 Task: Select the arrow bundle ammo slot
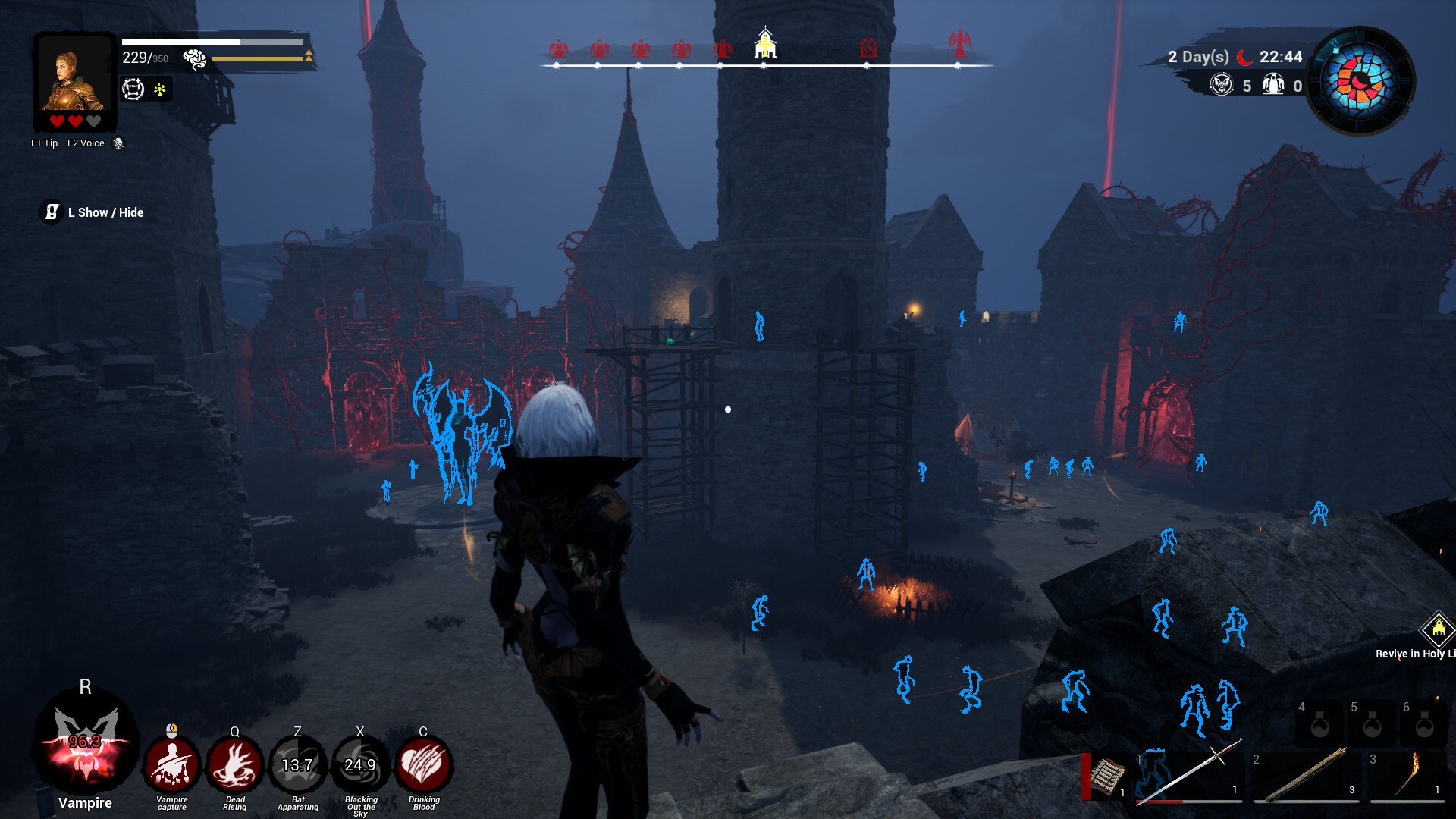(1107, 777)
